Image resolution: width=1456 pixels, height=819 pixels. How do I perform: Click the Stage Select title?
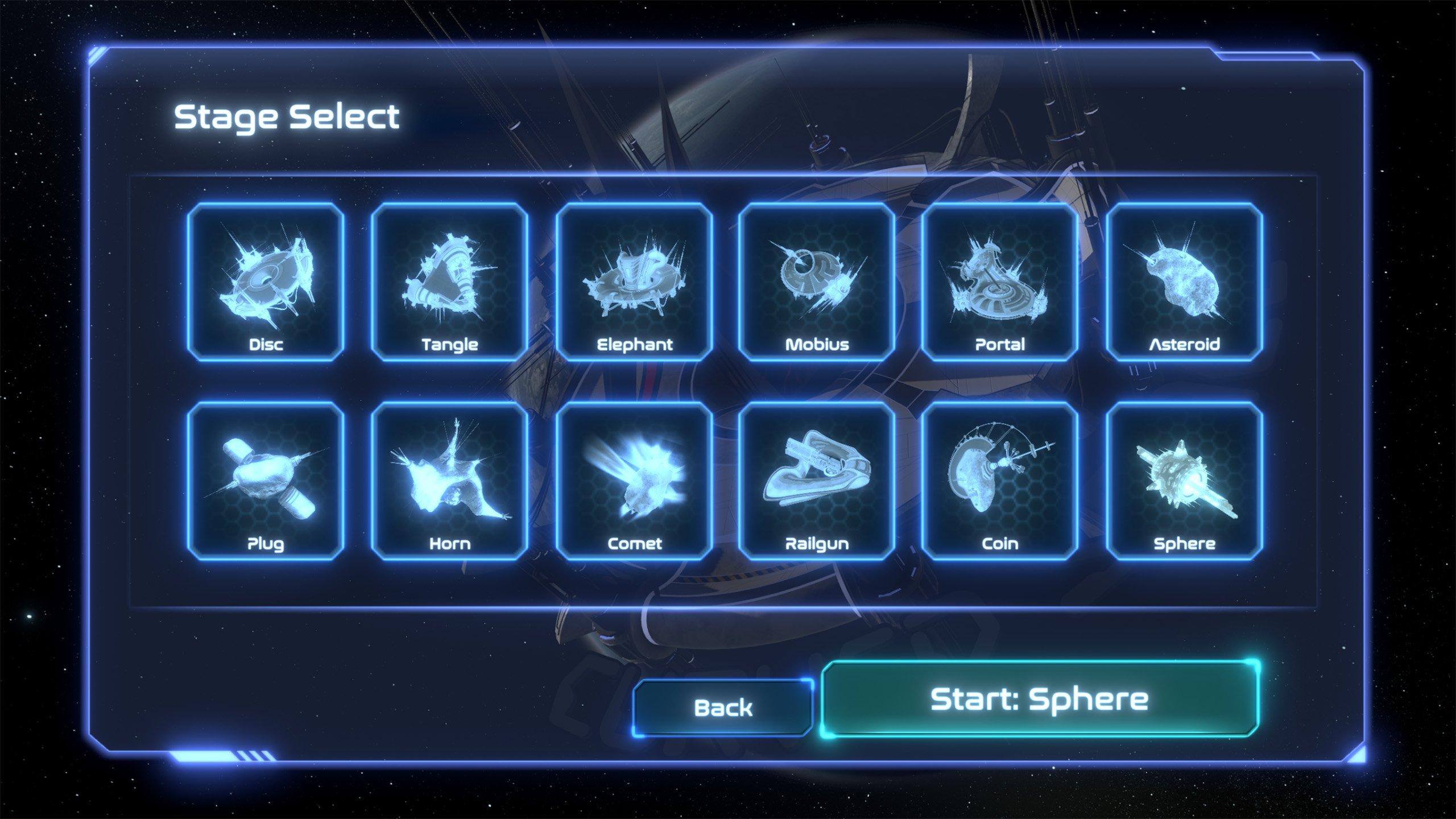(288, 117)
